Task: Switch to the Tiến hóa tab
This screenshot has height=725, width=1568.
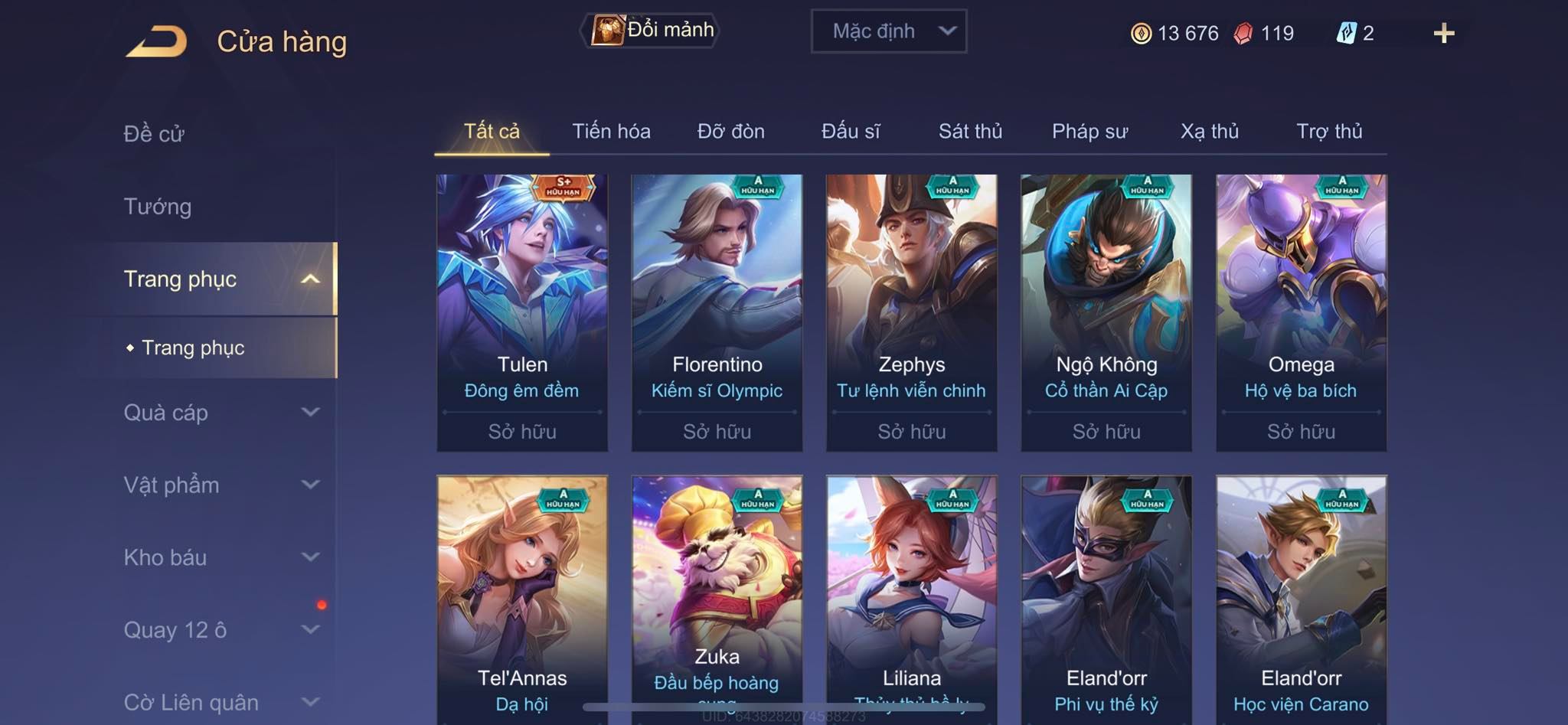Action: [x=611, y=132]
